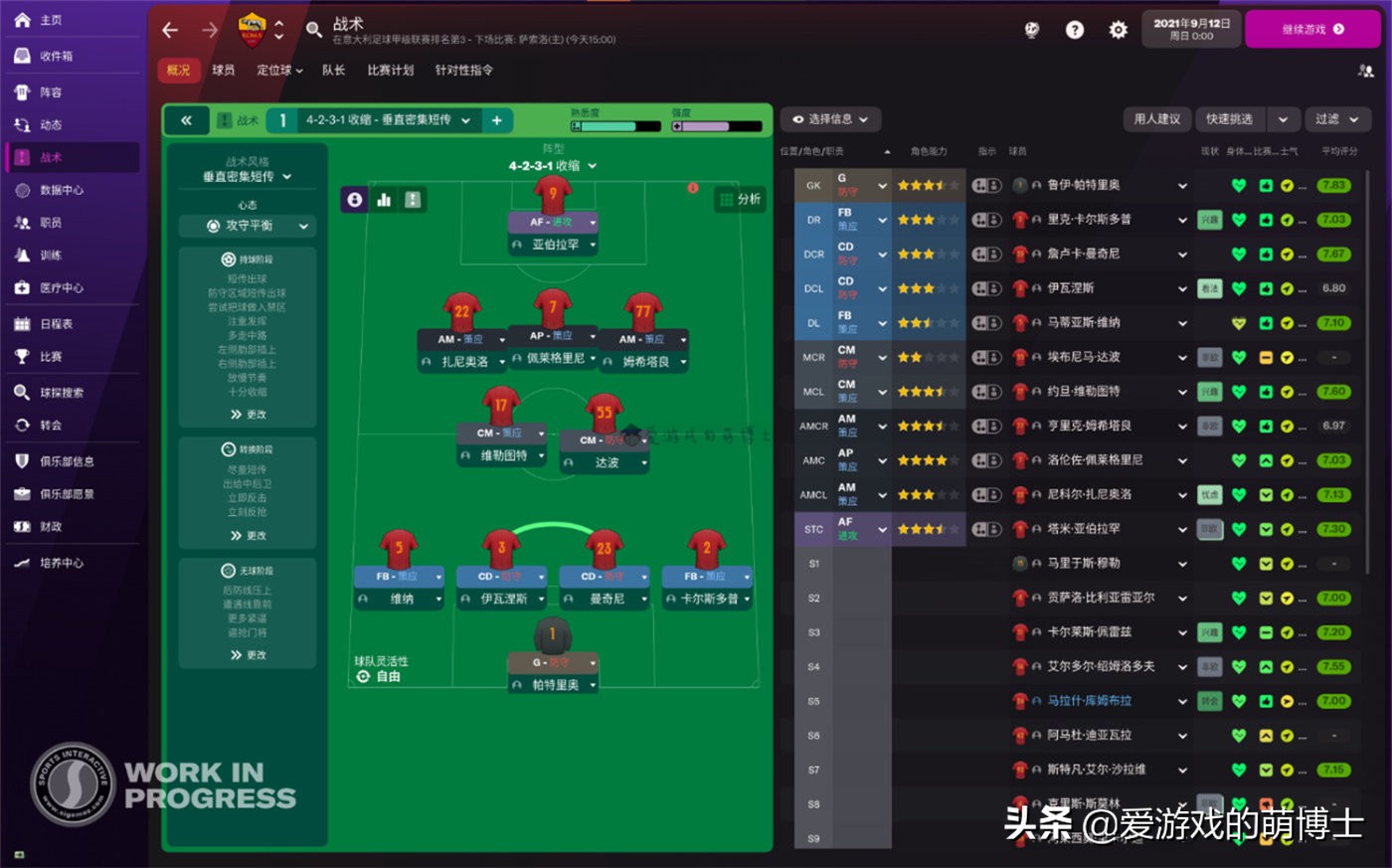展开攻守平衡心态下拉菜单
1392x868 pixels.
click(247, 227)
